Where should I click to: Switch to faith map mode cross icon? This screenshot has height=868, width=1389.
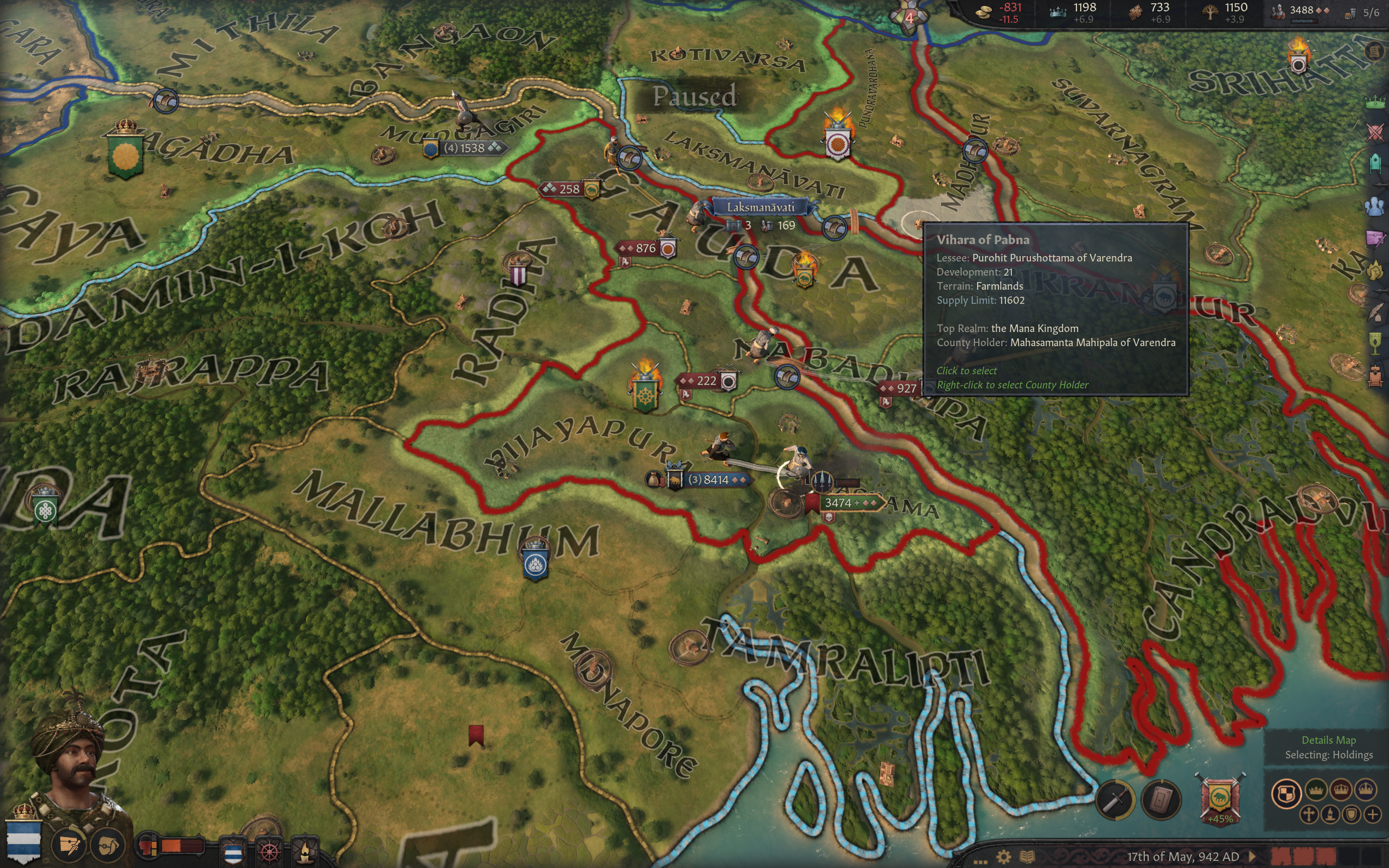[x=1309, y=815]
